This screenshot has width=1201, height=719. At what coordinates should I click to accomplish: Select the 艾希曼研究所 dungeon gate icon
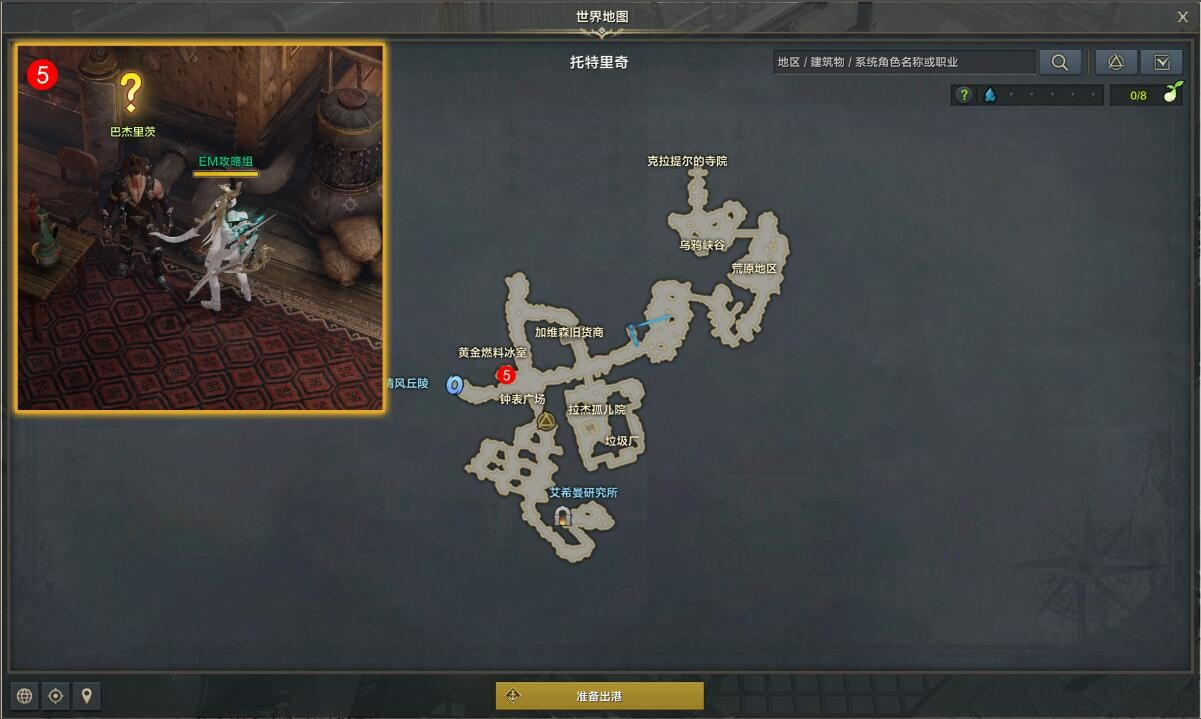coord(563,516)
